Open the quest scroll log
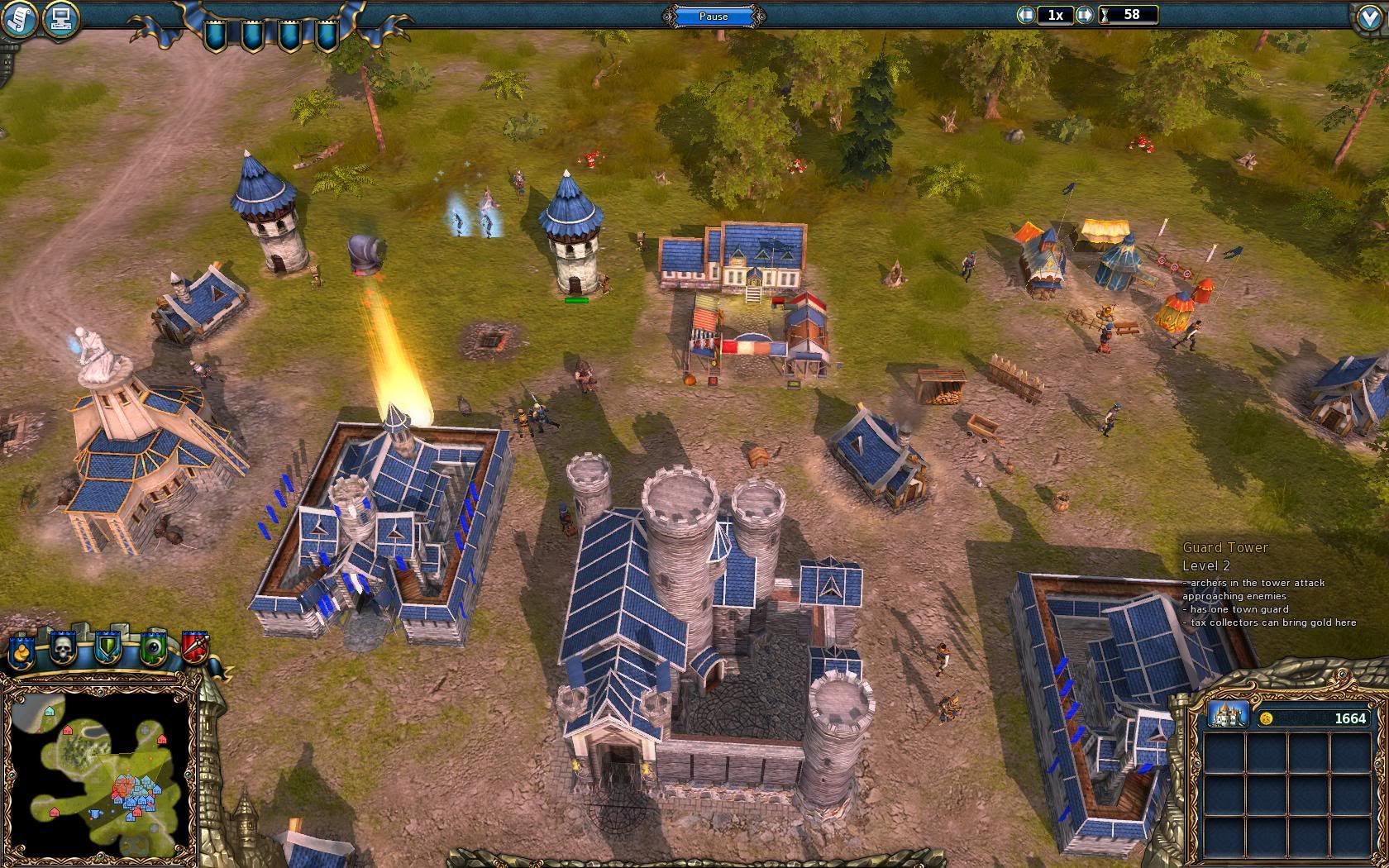1389x868 pixels. [19, 17]
